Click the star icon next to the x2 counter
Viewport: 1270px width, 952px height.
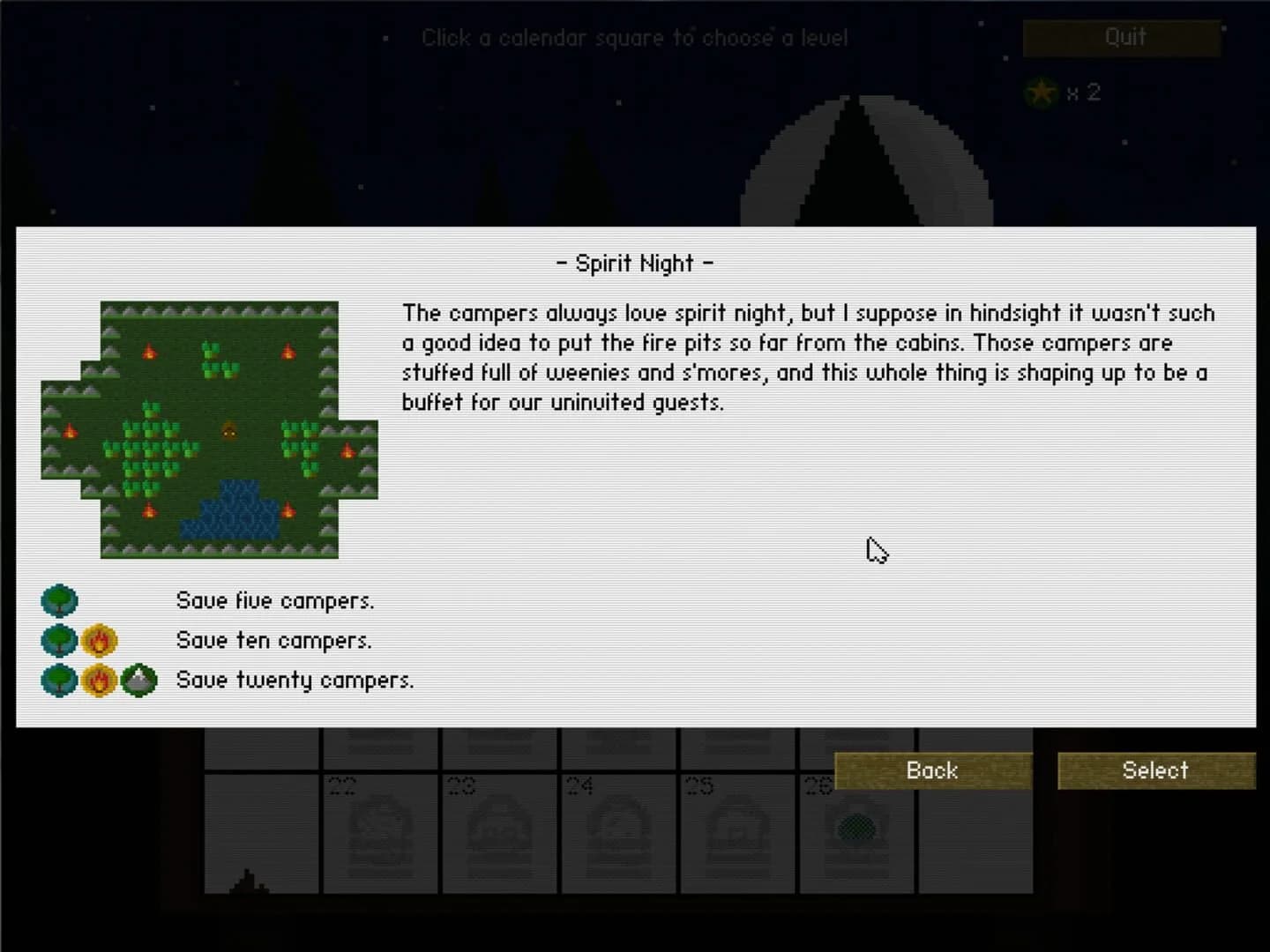pos(1042,92)
